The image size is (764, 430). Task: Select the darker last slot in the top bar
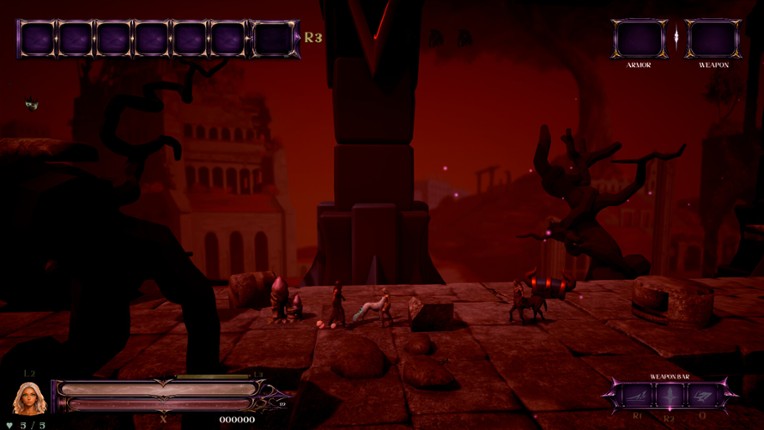(x=273, y=39)
